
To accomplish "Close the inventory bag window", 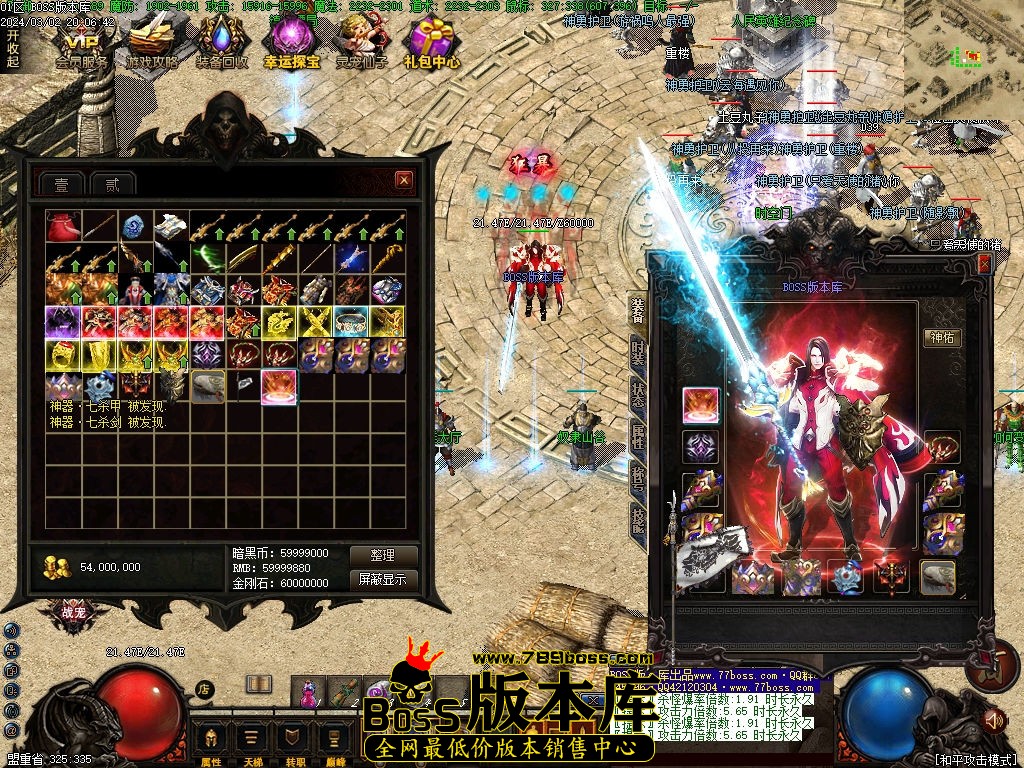I will [404, 180].
